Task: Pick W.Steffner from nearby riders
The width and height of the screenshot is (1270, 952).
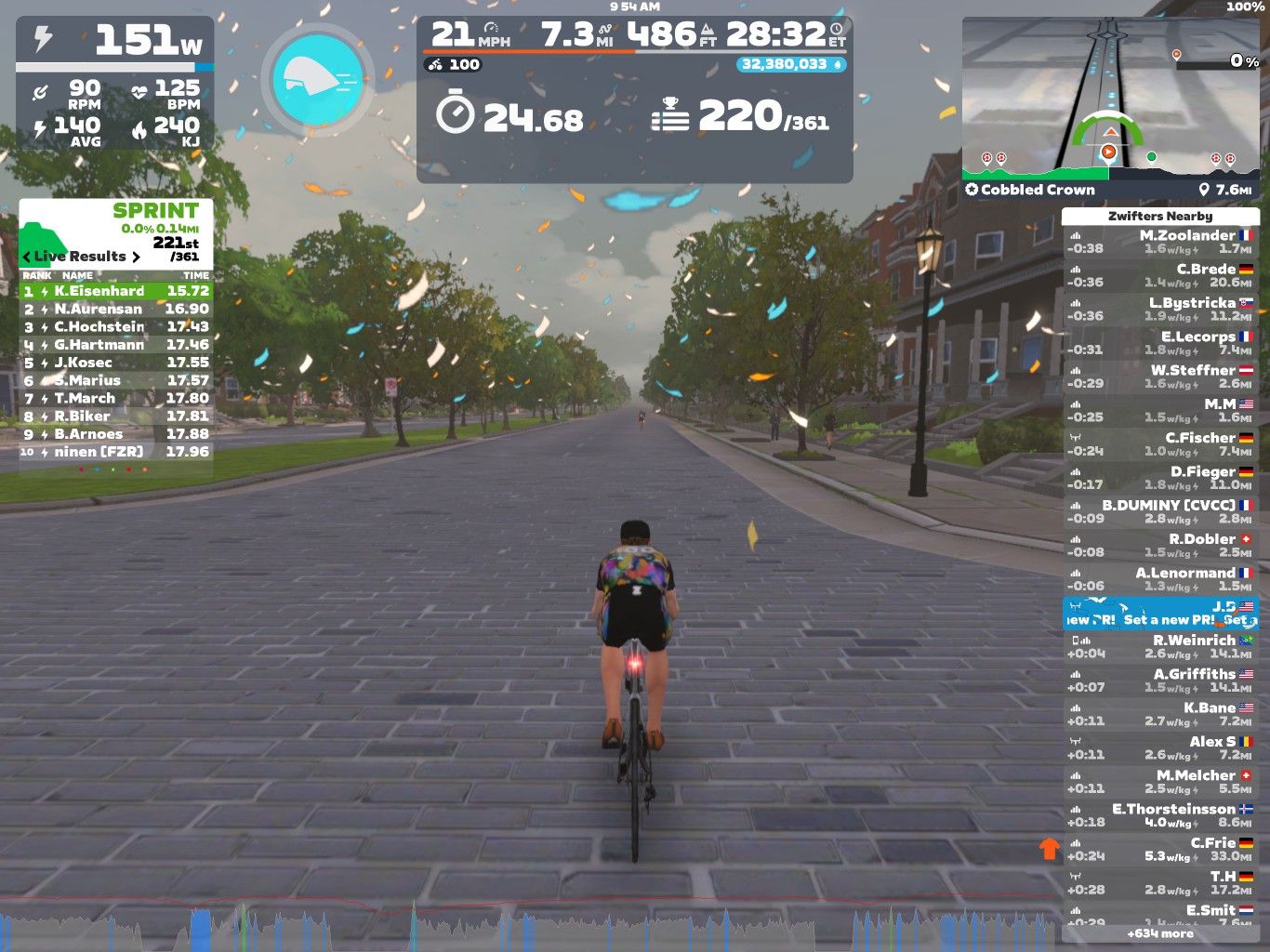Action: coord(1160,377)
